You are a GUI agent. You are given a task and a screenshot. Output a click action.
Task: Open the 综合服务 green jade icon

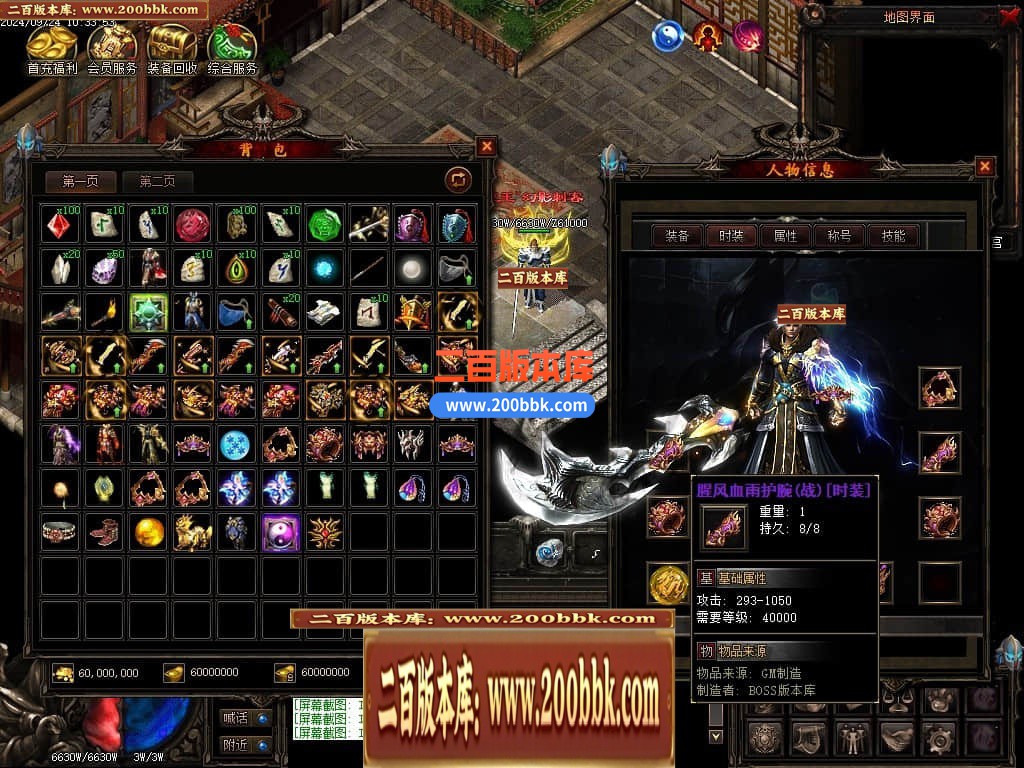pos(232,48)
